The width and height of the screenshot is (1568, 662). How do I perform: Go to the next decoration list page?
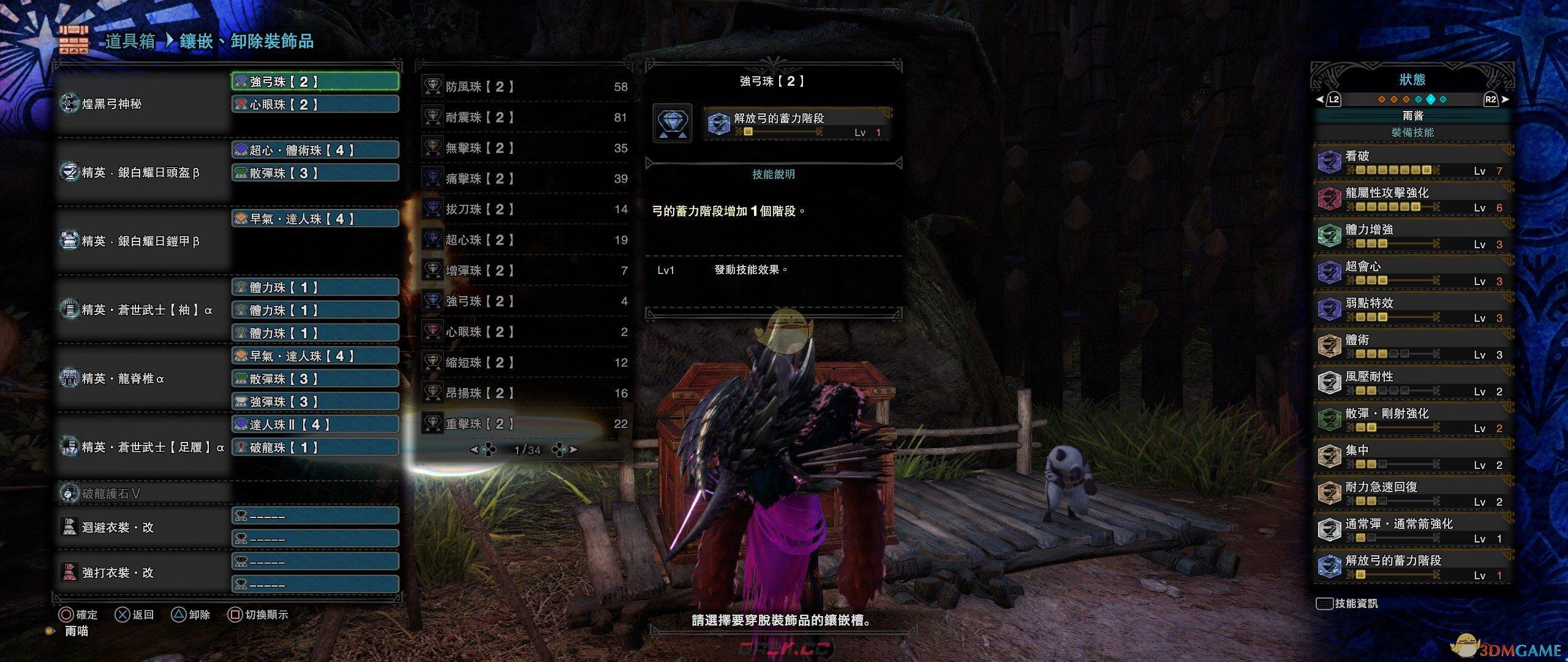[x=565, y=450]
